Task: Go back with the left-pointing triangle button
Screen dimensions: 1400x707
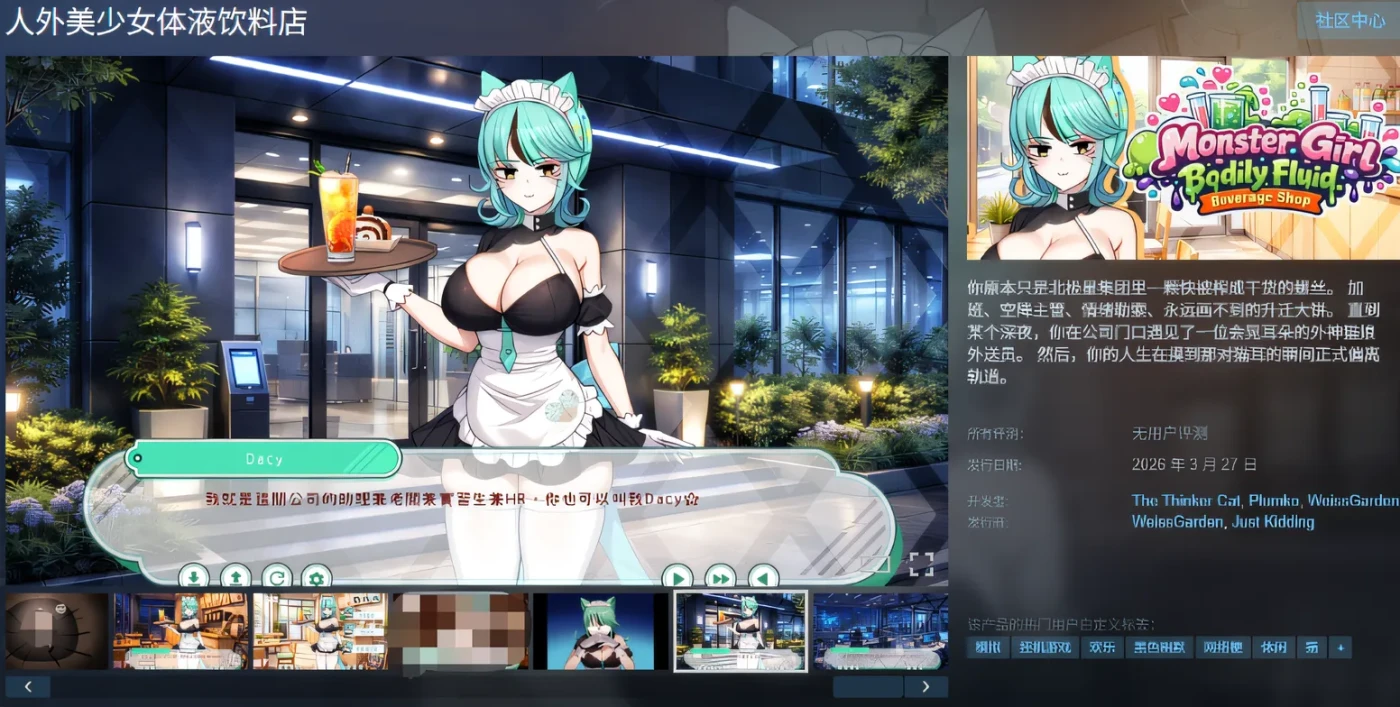Action: coord(763,577)
